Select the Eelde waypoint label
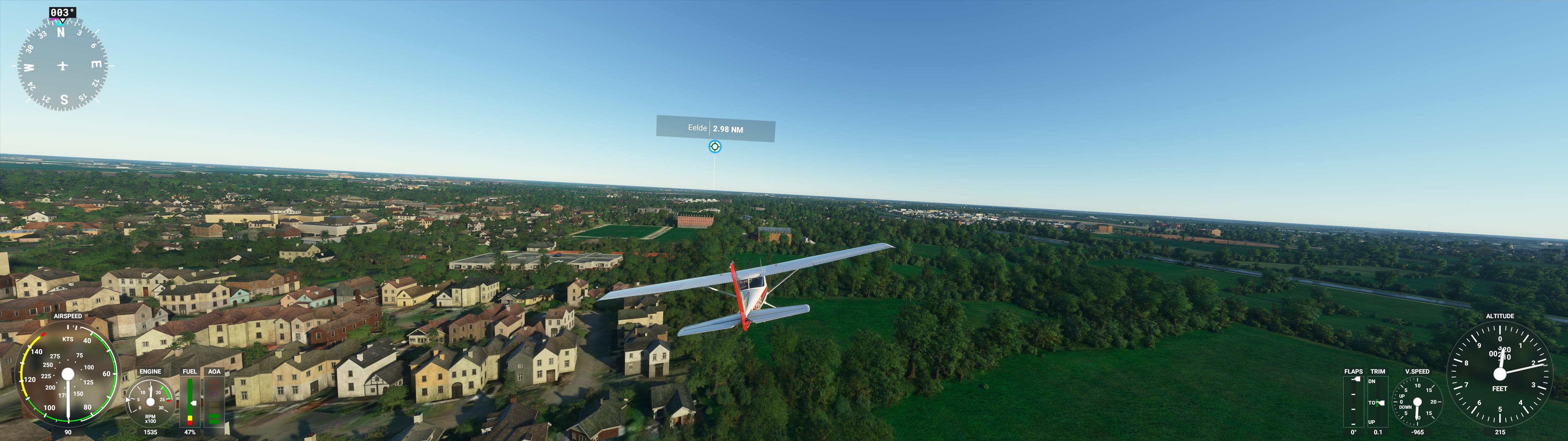The height and width of the screenshot is (441, 1568). [x=715, y=129]
